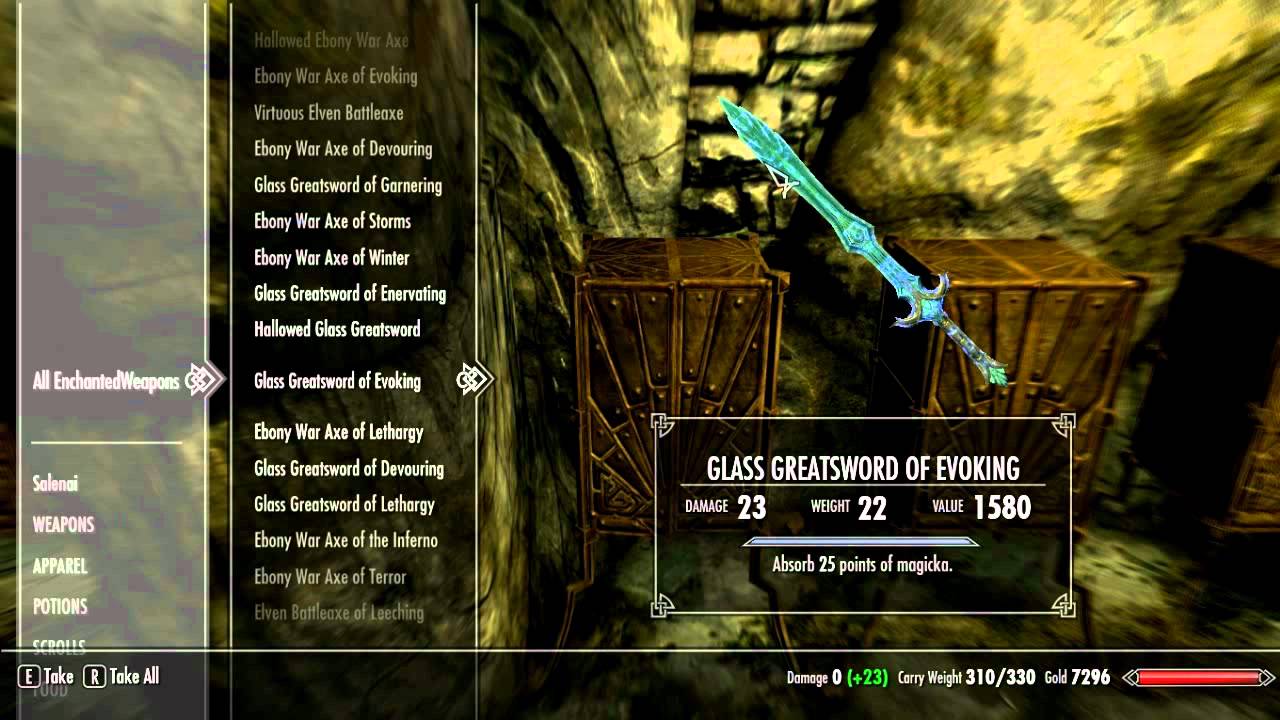This screenshot has height=720, width=1280.
Task: Select Glass Greatsword of Garnering
Action: (347, 185)
